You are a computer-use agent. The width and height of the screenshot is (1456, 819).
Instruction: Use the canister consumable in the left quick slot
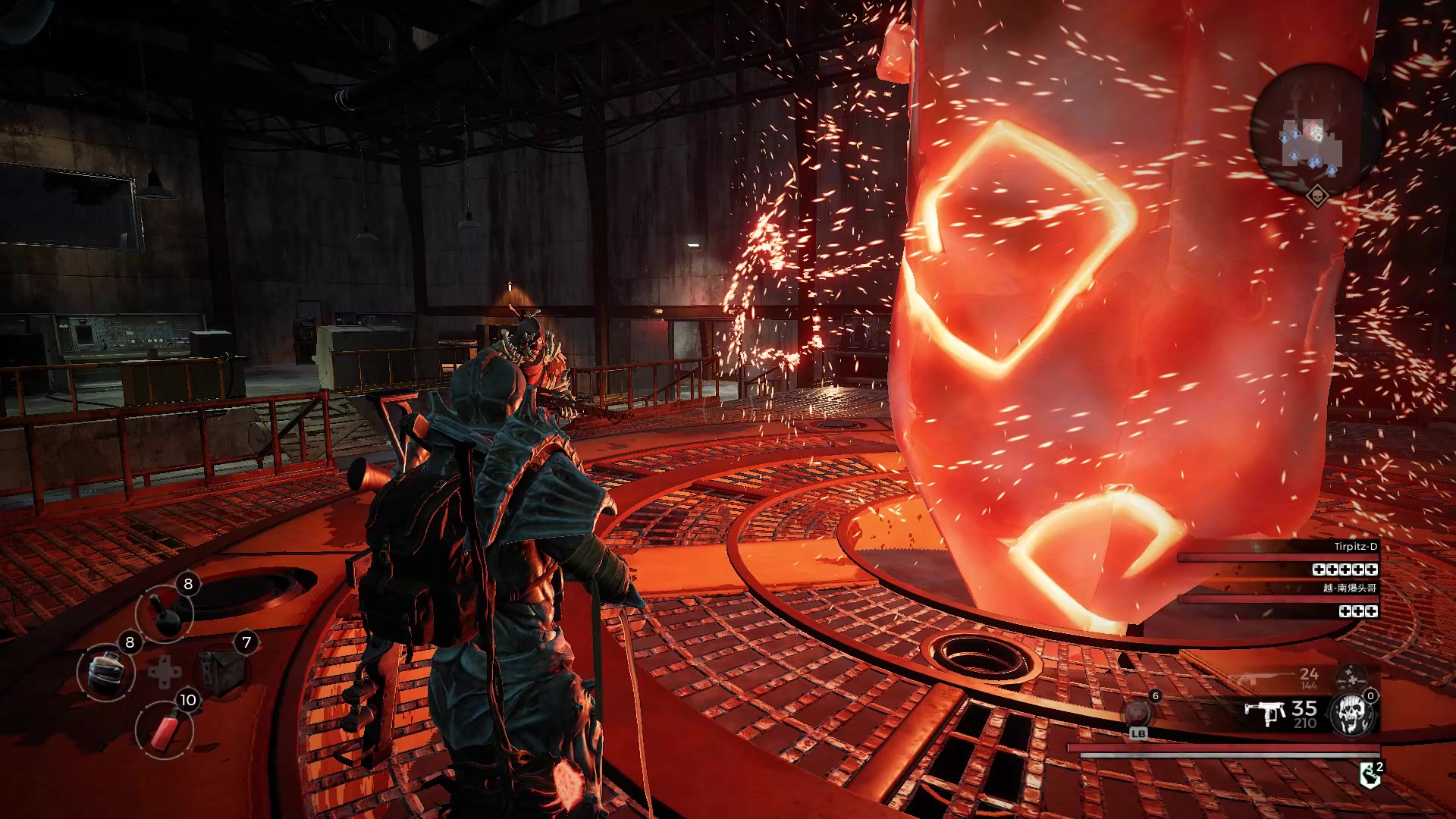click(x=106, y=672)
